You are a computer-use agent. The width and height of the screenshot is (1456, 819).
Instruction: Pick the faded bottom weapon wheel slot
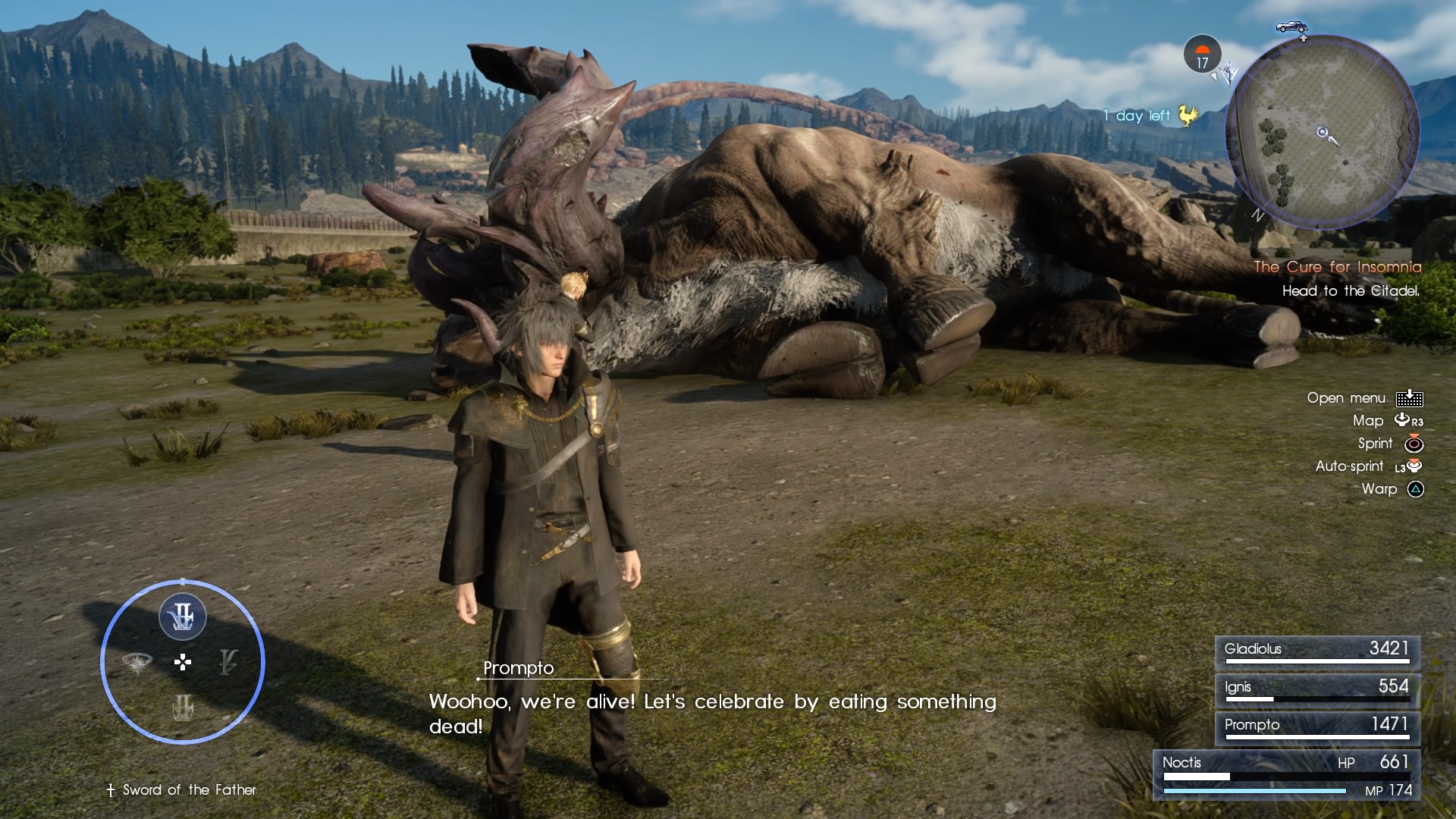pos(182,708)
